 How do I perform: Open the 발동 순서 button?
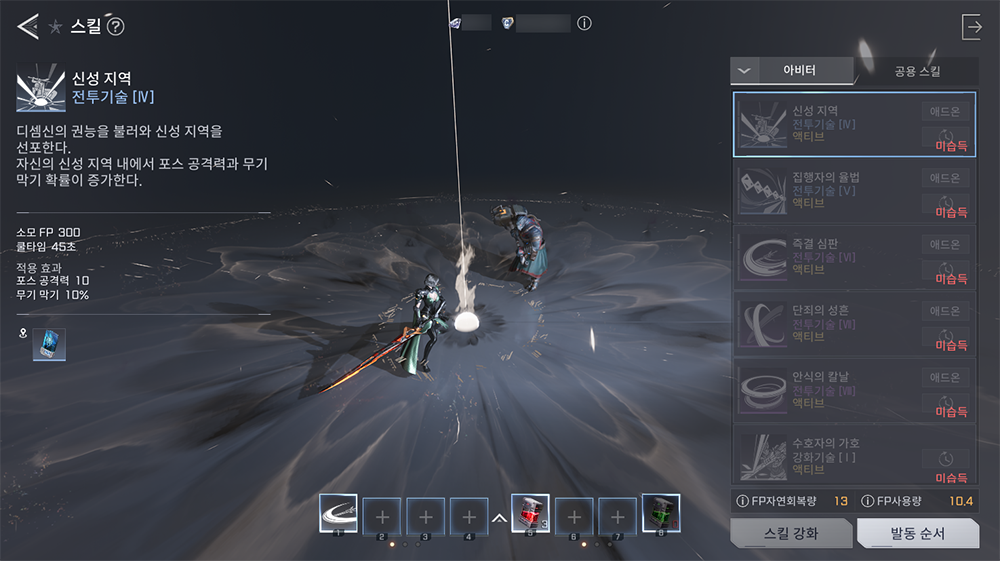(916, 533)
